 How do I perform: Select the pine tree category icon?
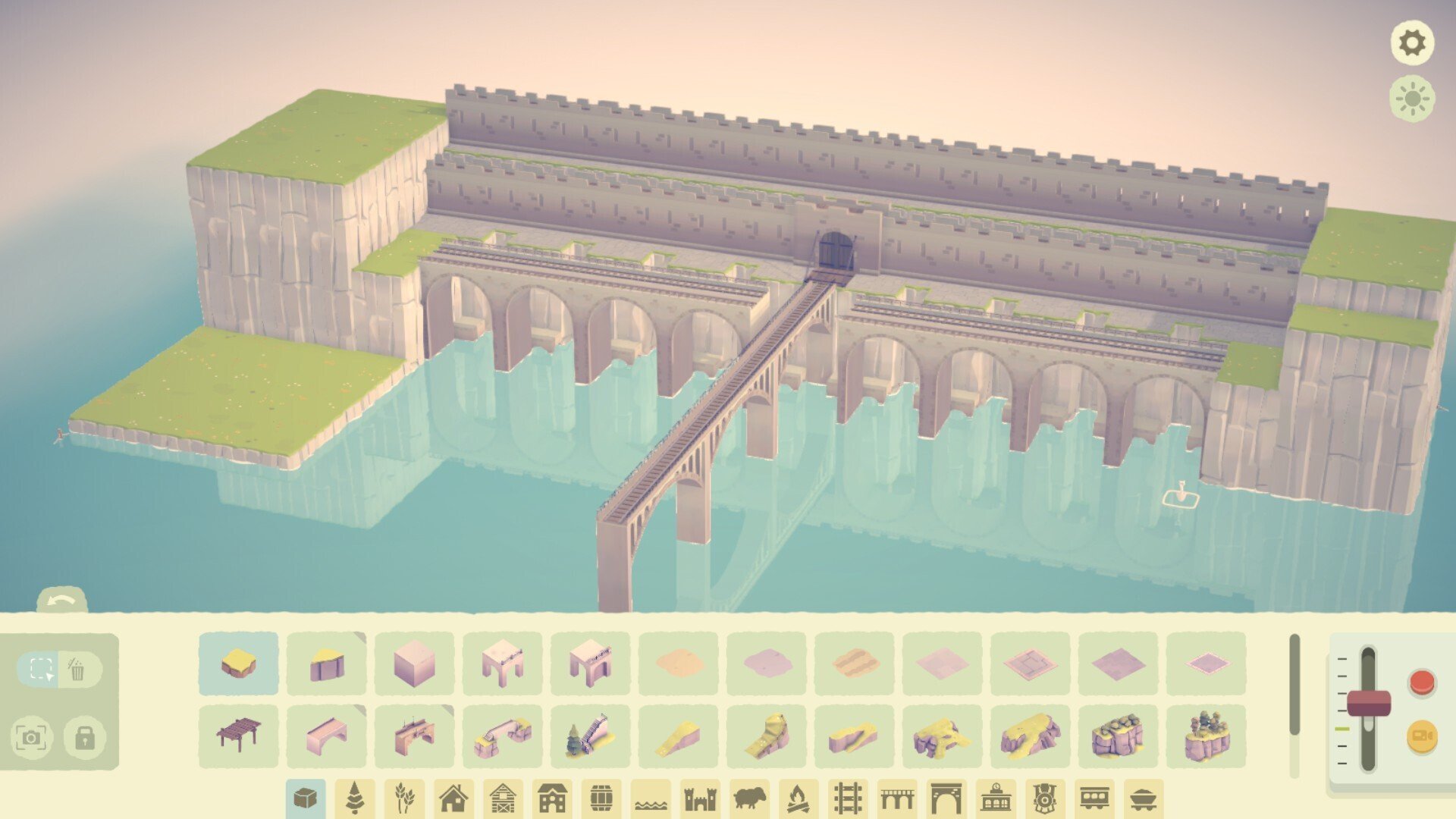tap(356, 797)
